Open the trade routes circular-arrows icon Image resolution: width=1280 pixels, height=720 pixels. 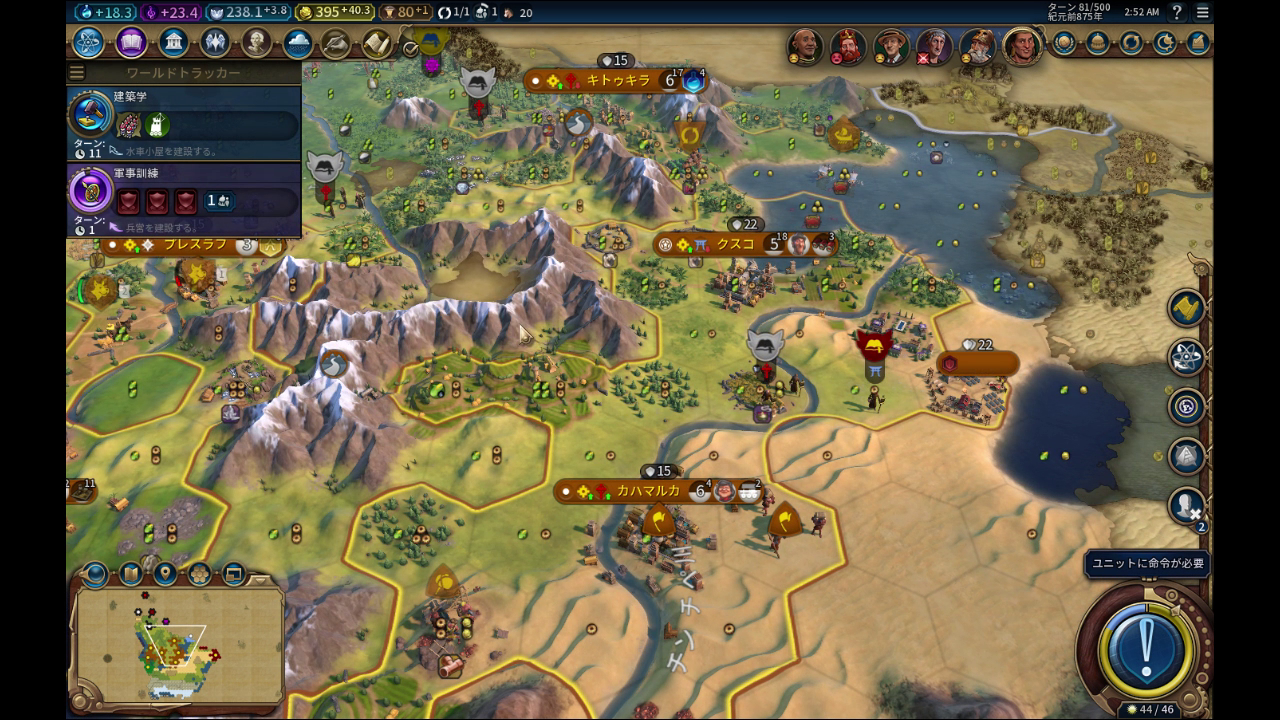1131,43
